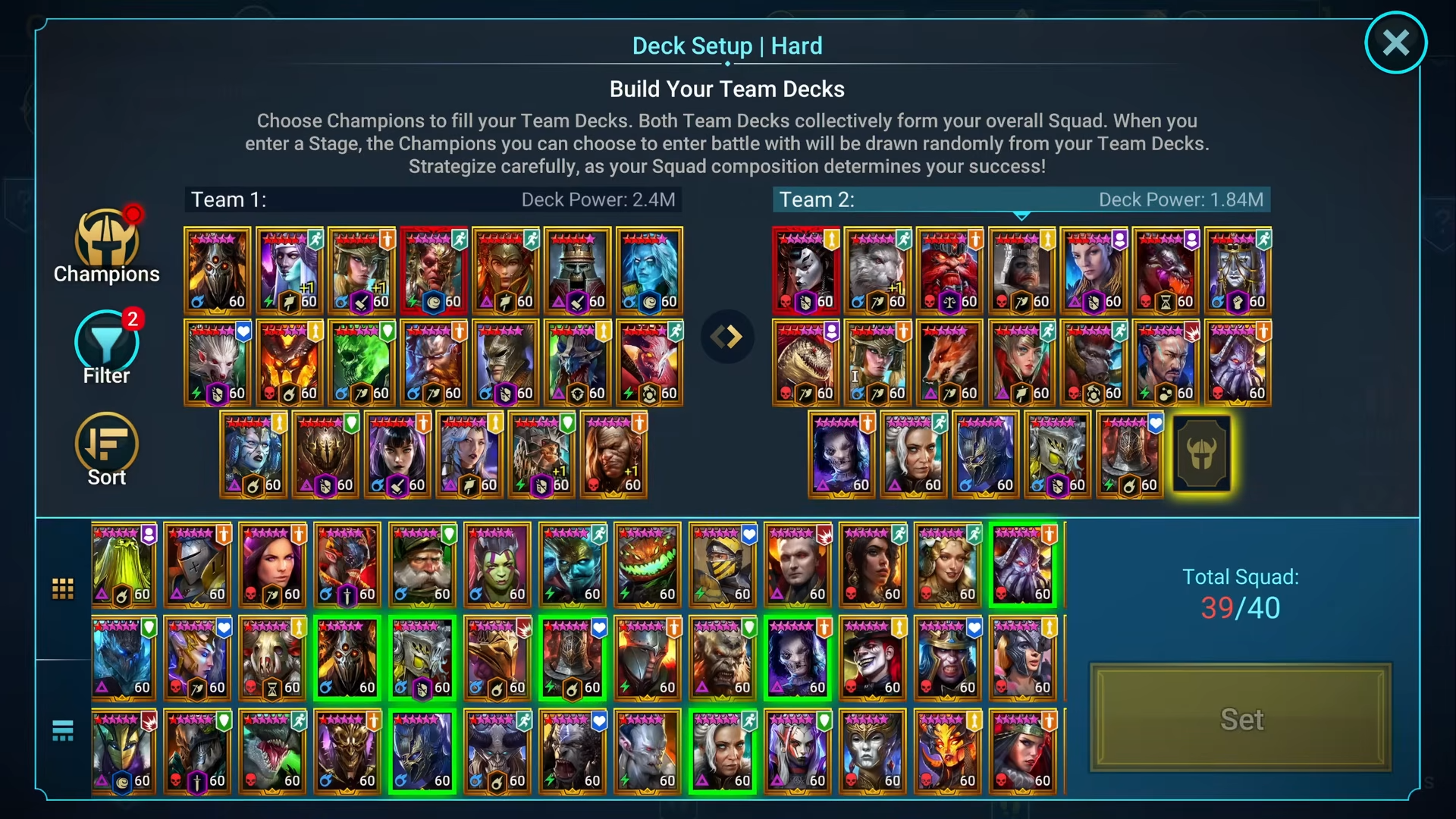Click the swap arrows between teams

pos(727,336)
